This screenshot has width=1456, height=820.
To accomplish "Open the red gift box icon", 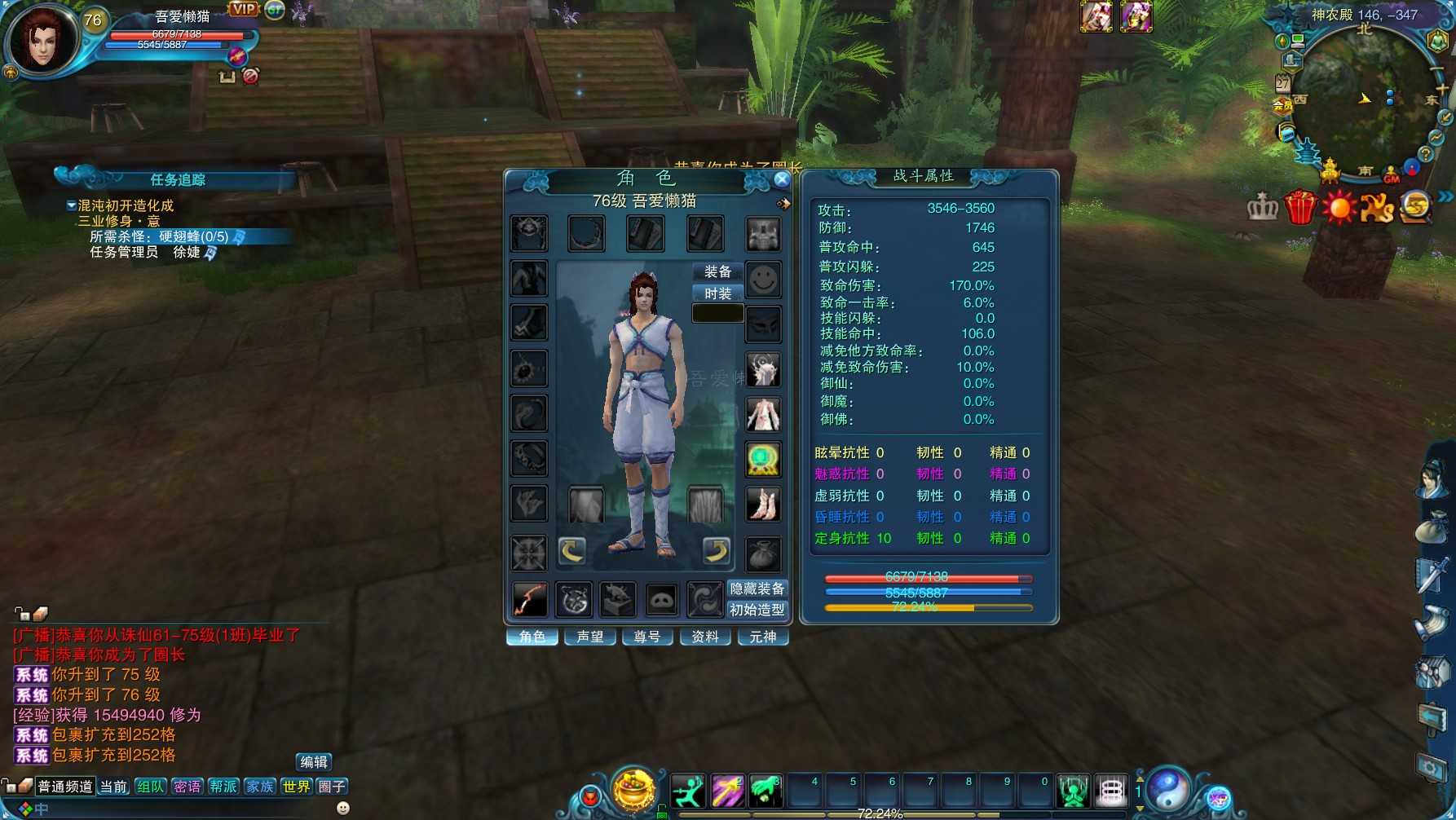I will 1300,207.
